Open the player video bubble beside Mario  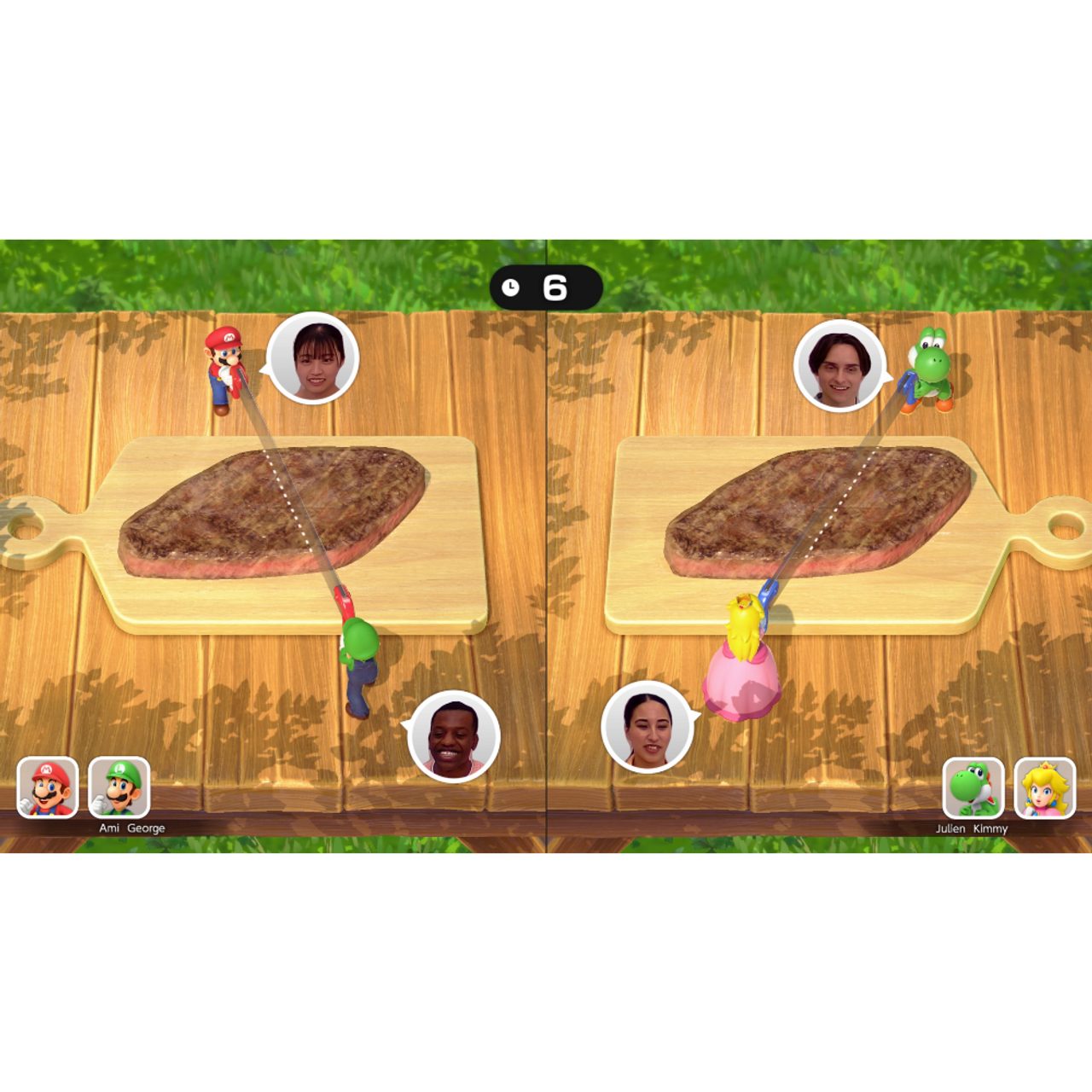tap(313, 358)
